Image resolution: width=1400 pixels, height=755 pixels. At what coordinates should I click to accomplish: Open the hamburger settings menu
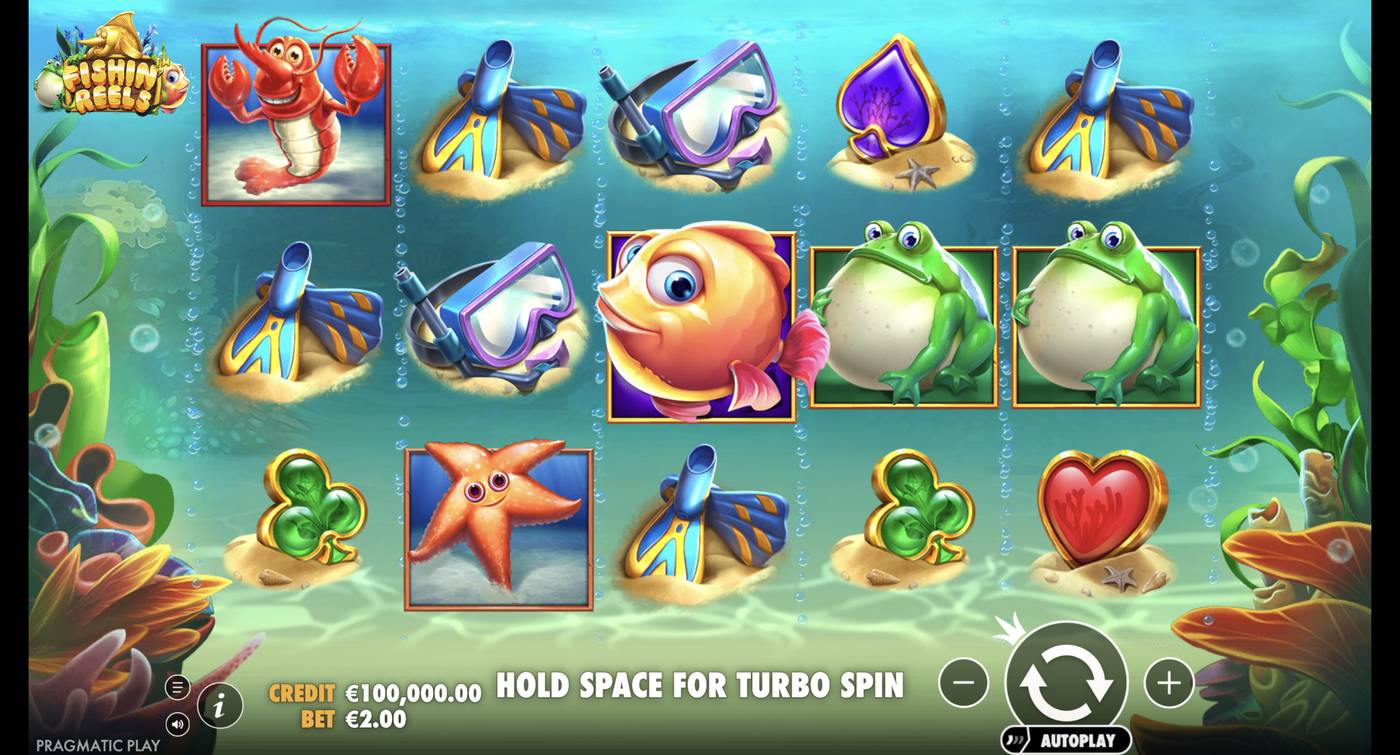(180, 687)
